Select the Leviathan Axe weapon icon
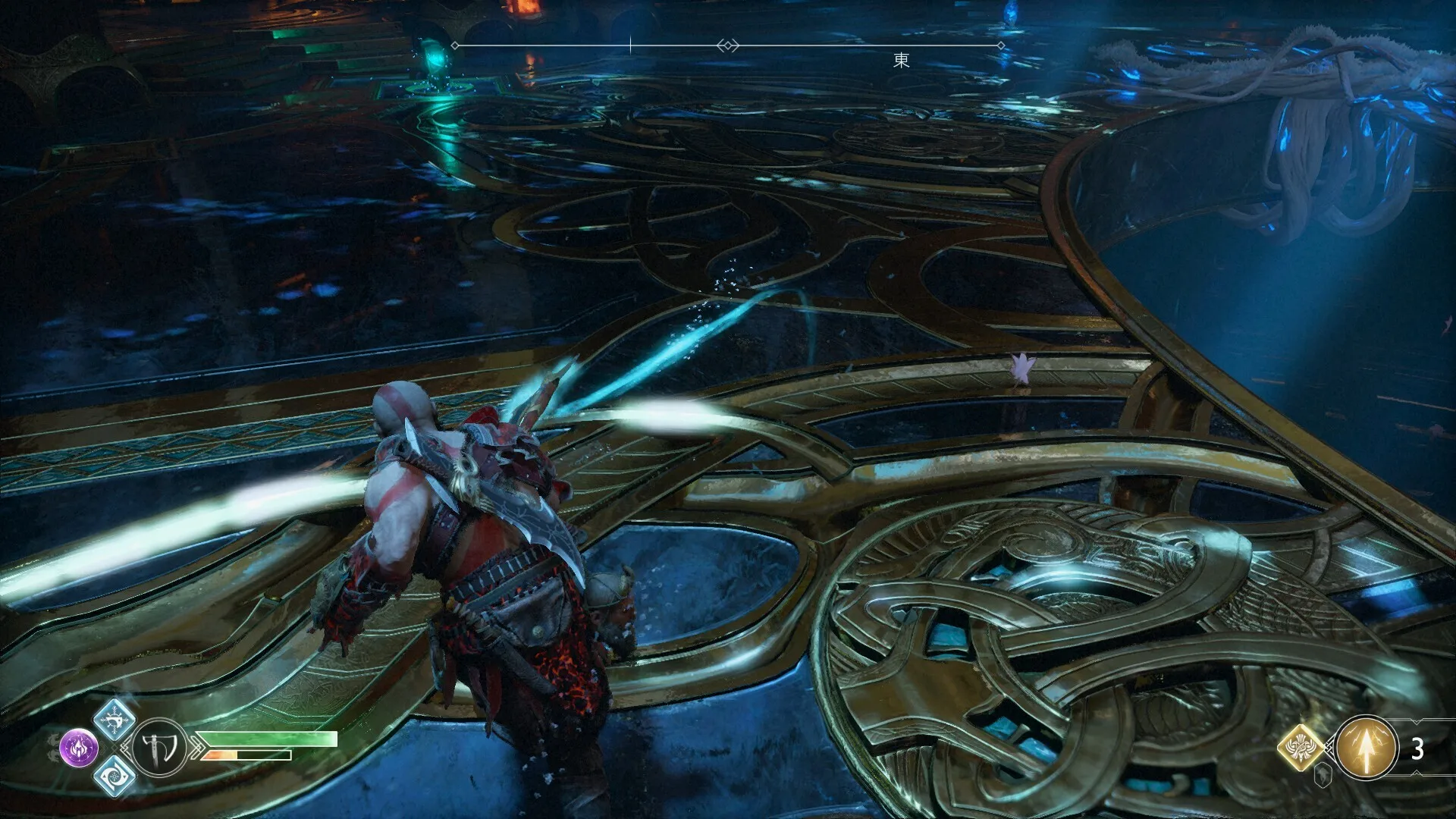 159,748
